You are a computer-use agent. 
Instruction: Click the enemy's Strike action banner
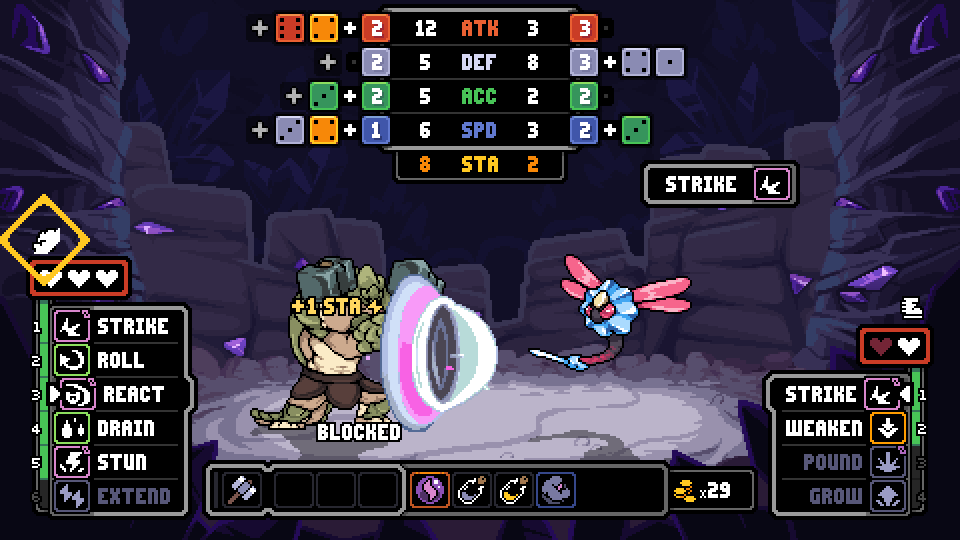pyautogui.click(x=720, y=184)
